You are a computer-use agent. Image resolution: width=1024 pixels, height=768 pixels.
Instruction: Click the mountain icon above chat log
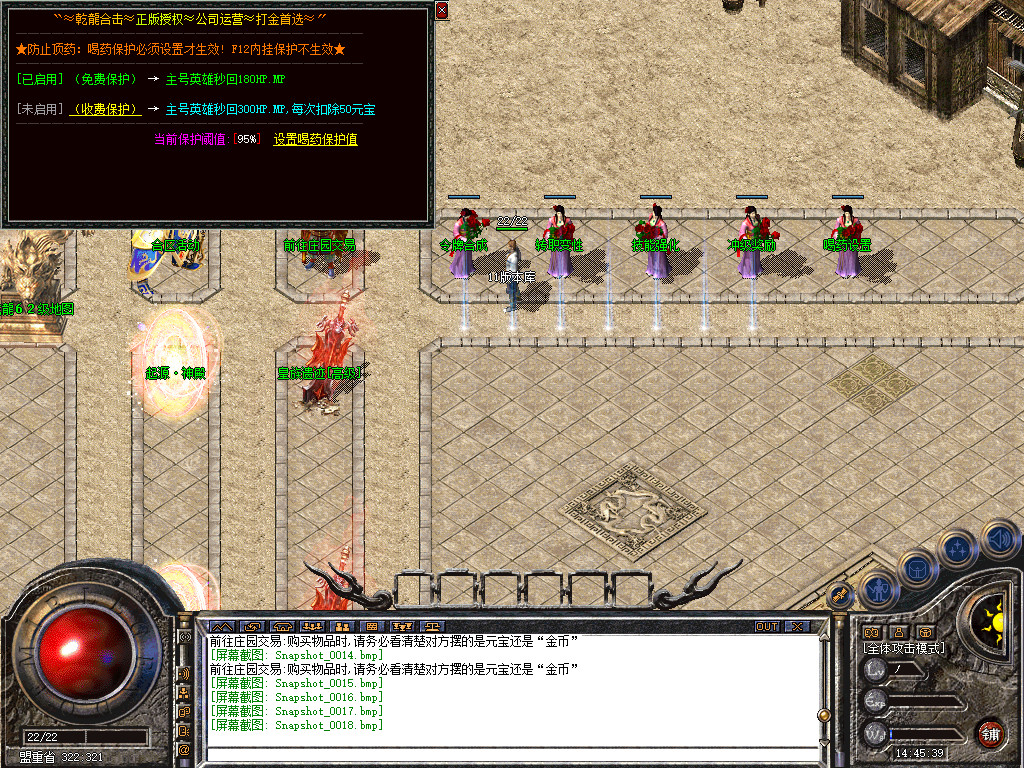220,627
